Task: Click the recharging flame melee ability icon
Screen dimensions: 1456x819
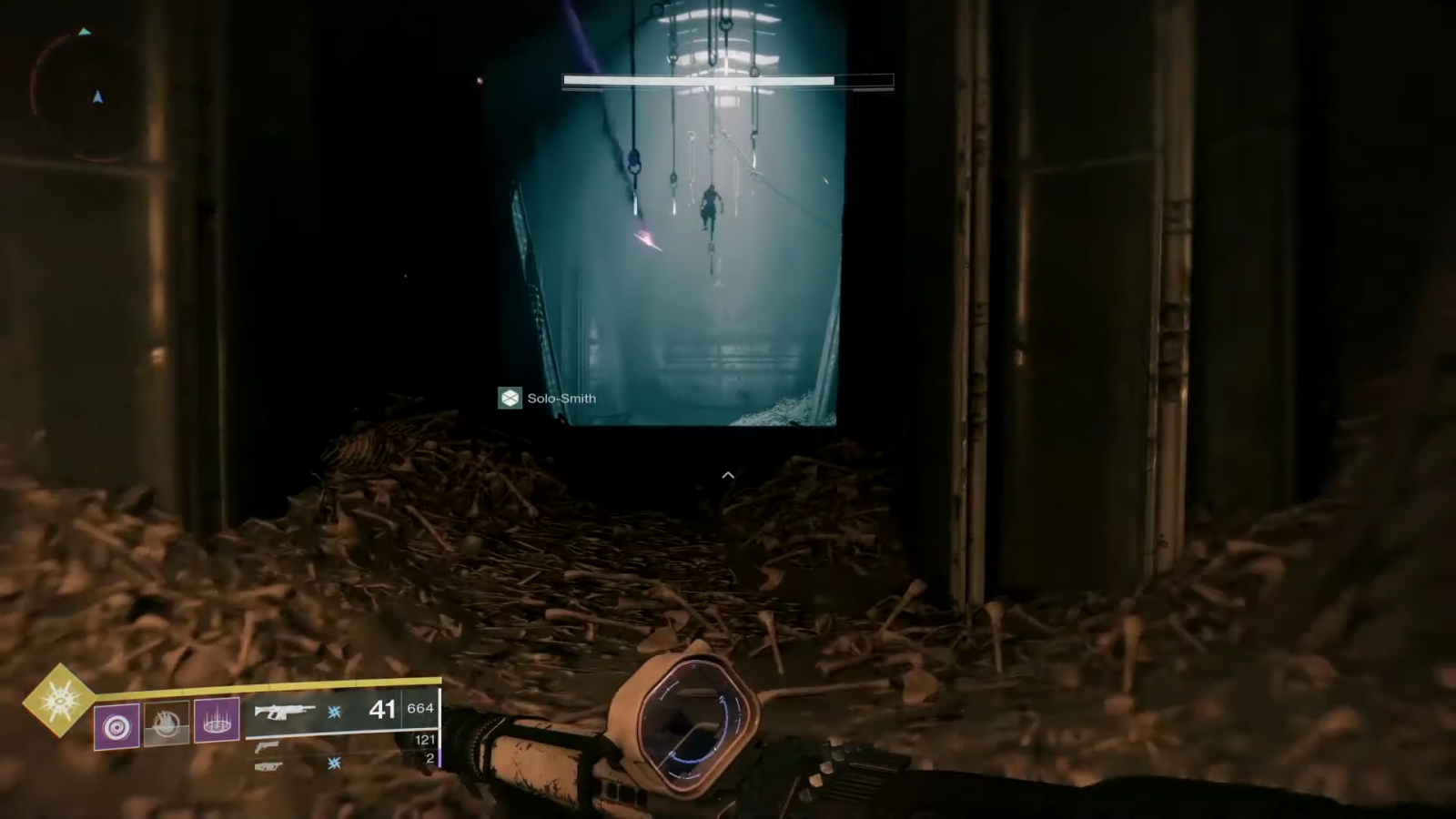Action: [167, 724]
